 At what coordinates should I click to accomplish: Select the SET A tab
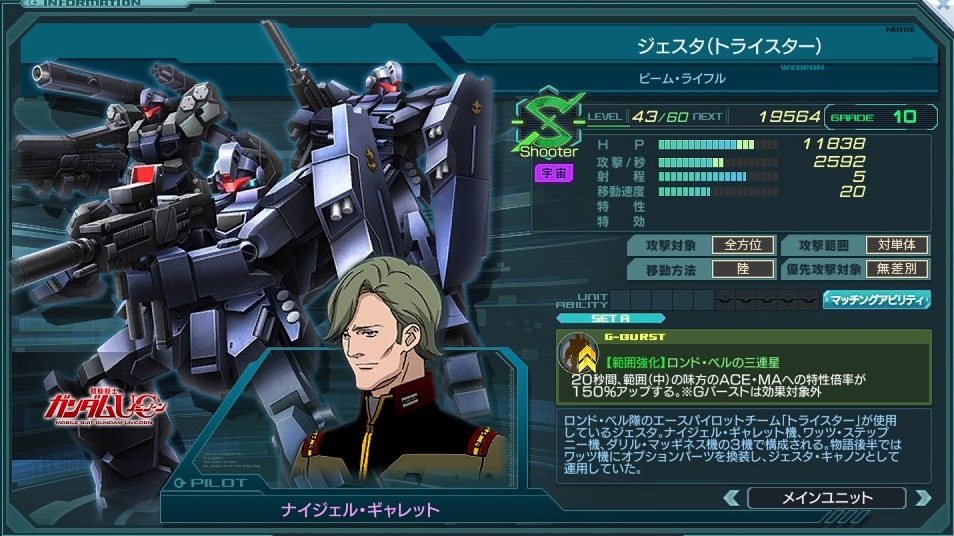(609, 318)
